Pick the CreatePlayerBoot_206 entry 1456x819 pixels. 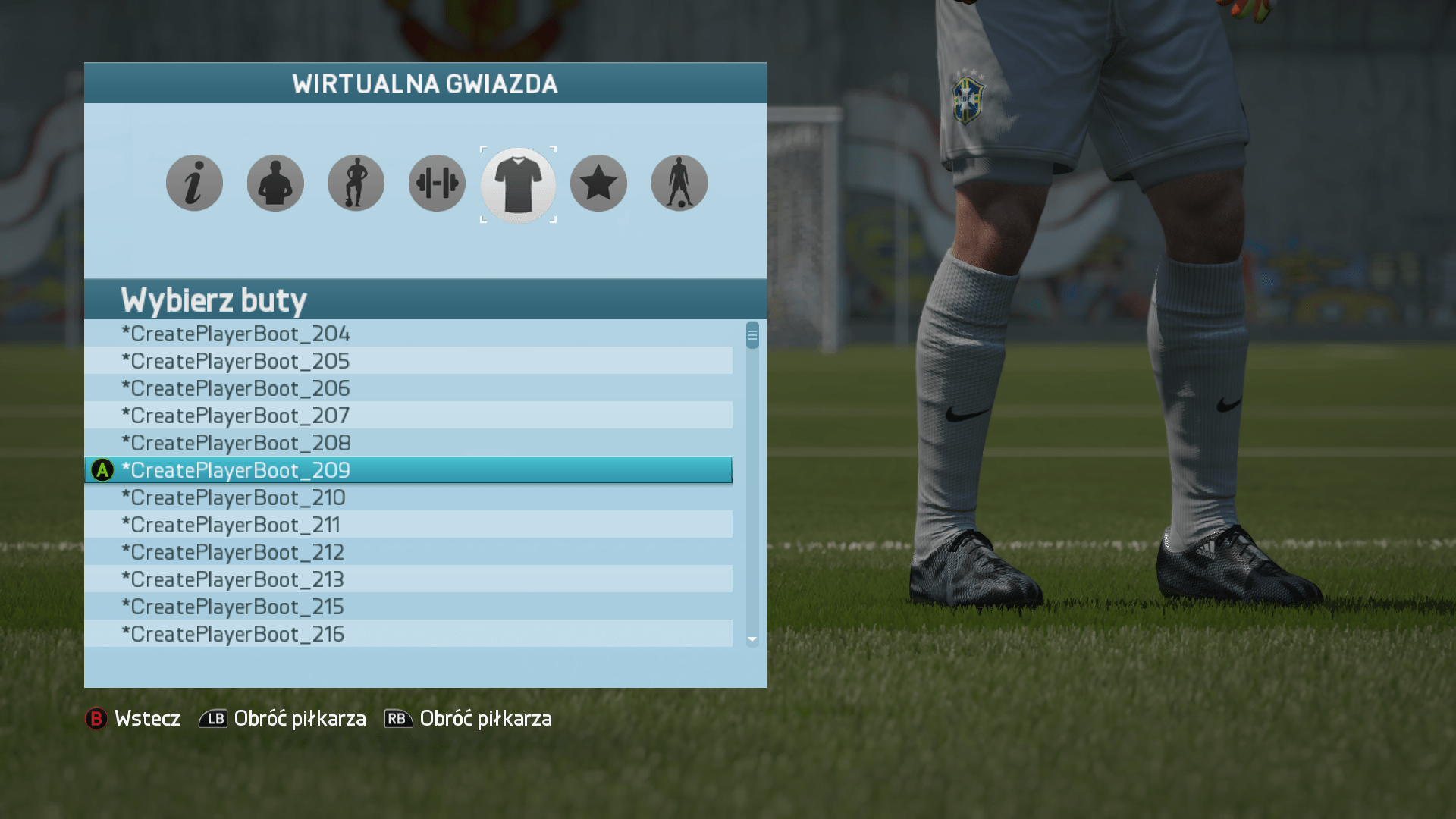point(408,388)
